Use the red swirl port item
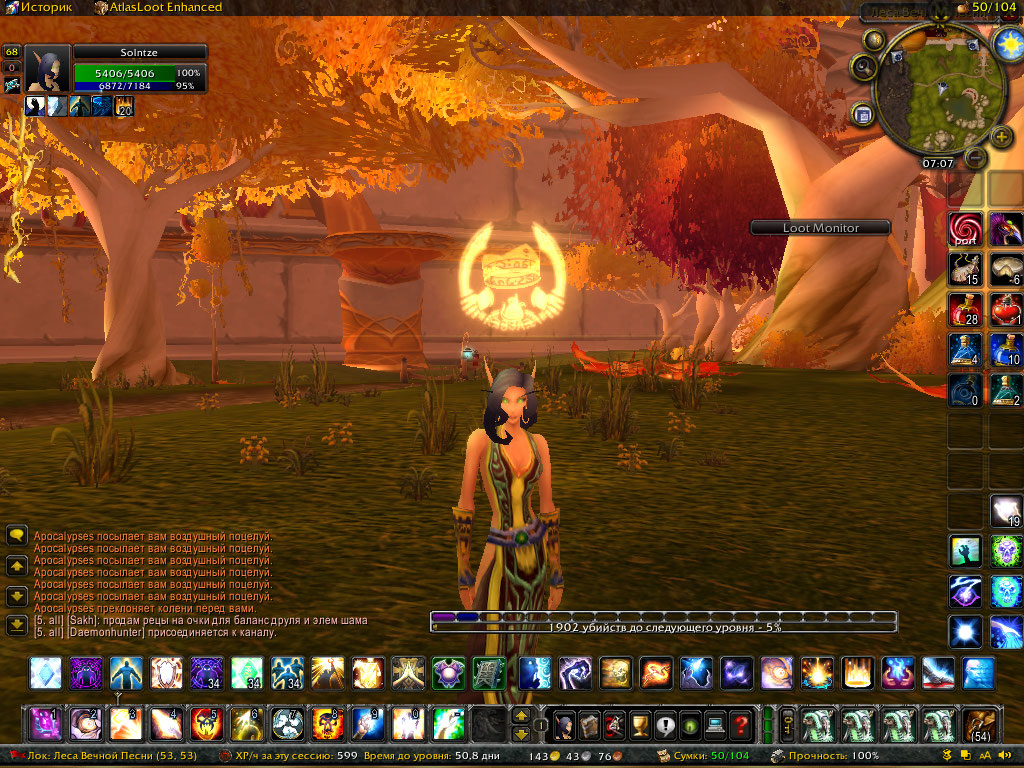The height and width of the screenshot is (768, 1024). [x=964, y=229]
